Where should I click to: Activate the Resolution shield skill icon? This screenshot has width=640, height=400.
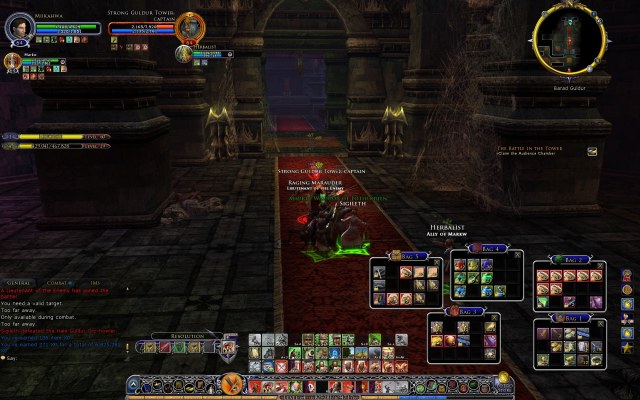tap(228, 347)
